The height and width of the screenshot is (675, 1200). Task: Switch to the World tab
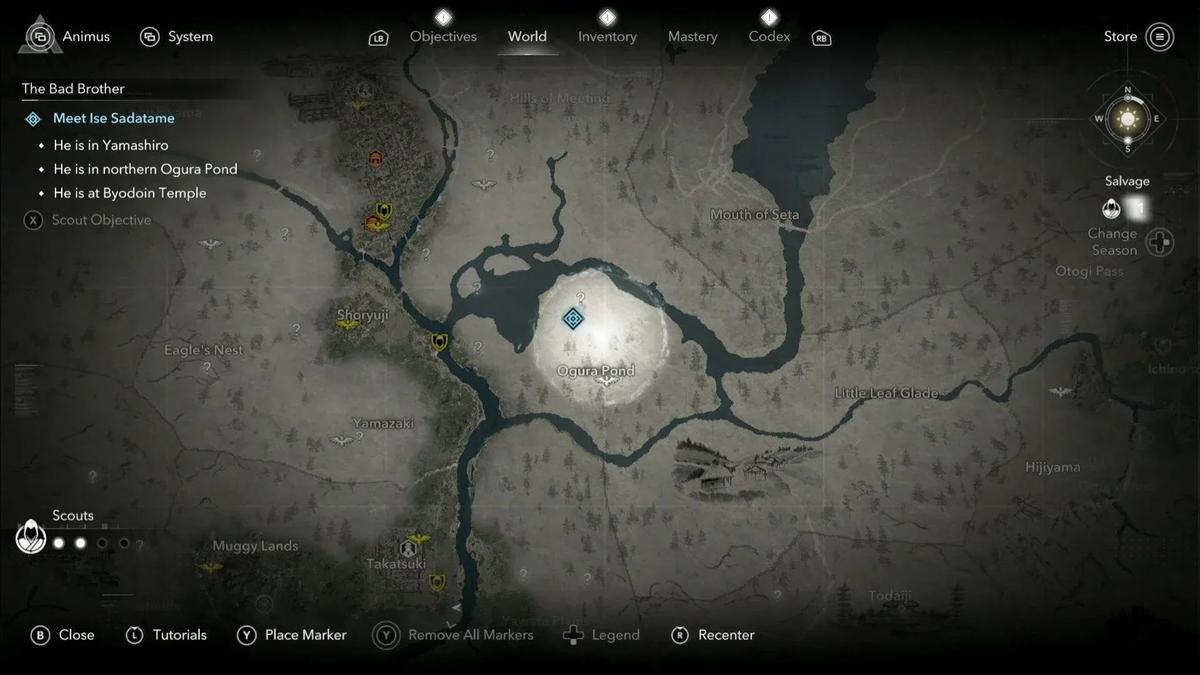(527, 37)
